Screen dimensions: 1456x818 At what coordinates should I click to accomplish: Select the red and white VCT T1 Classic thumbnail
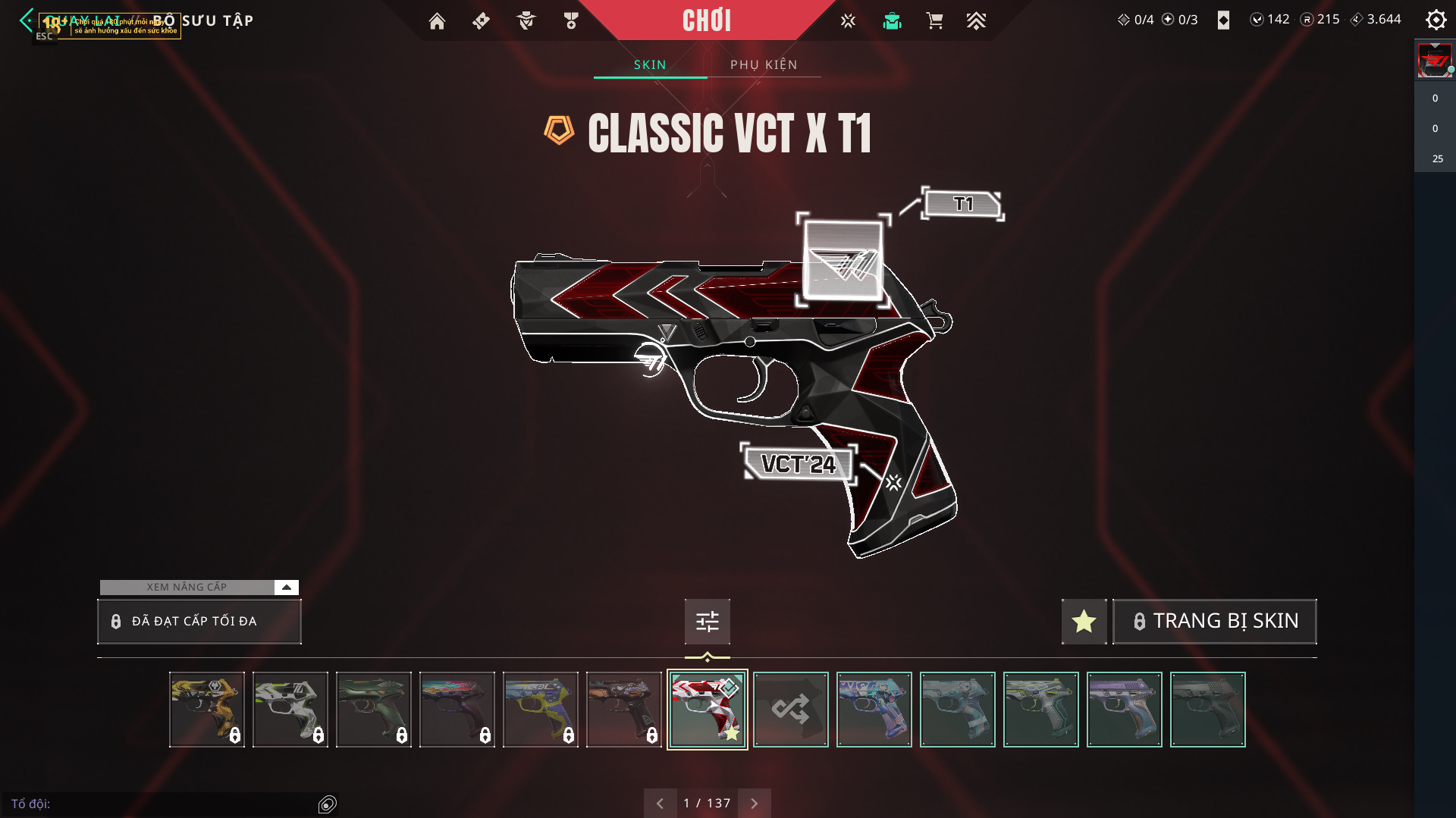click(708, 710)
